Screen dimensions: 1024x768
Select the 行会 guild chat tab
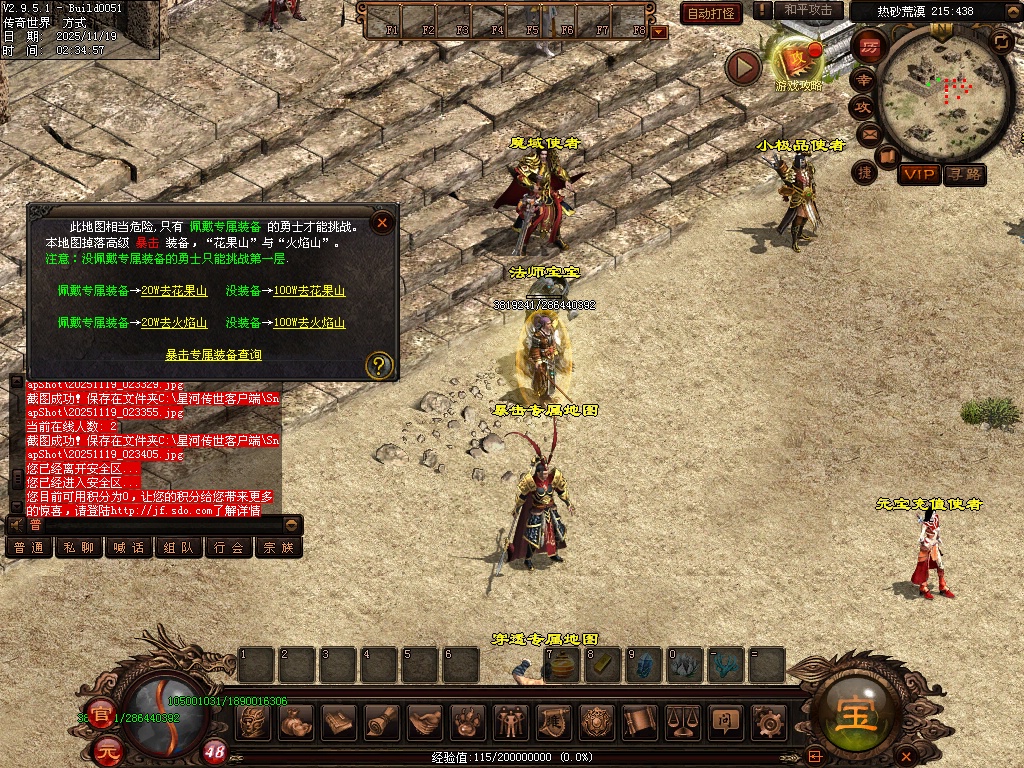tap(228, 548)
